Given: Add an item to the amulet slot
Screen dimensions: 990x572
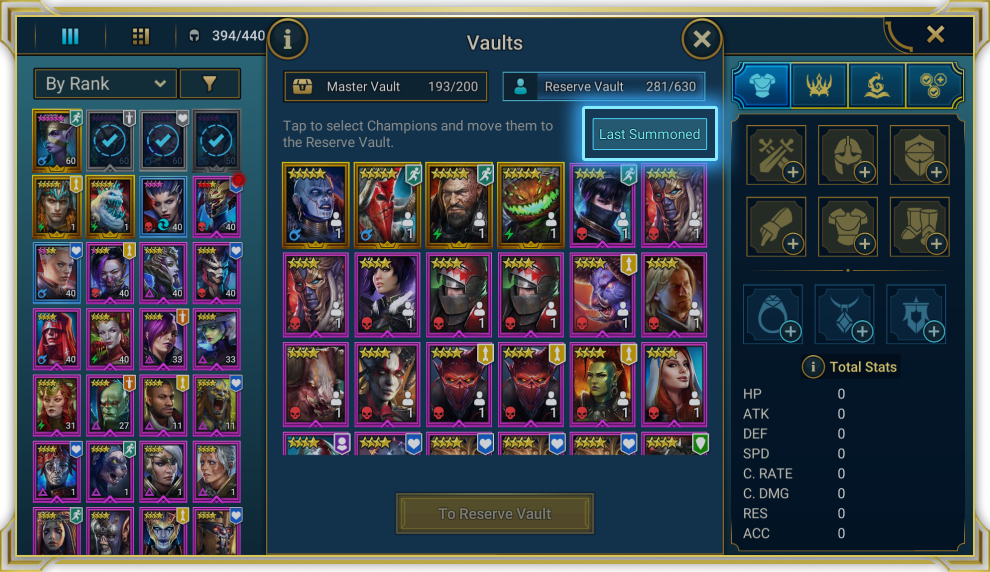Looking at the screenshot, I should pos(845,315).
